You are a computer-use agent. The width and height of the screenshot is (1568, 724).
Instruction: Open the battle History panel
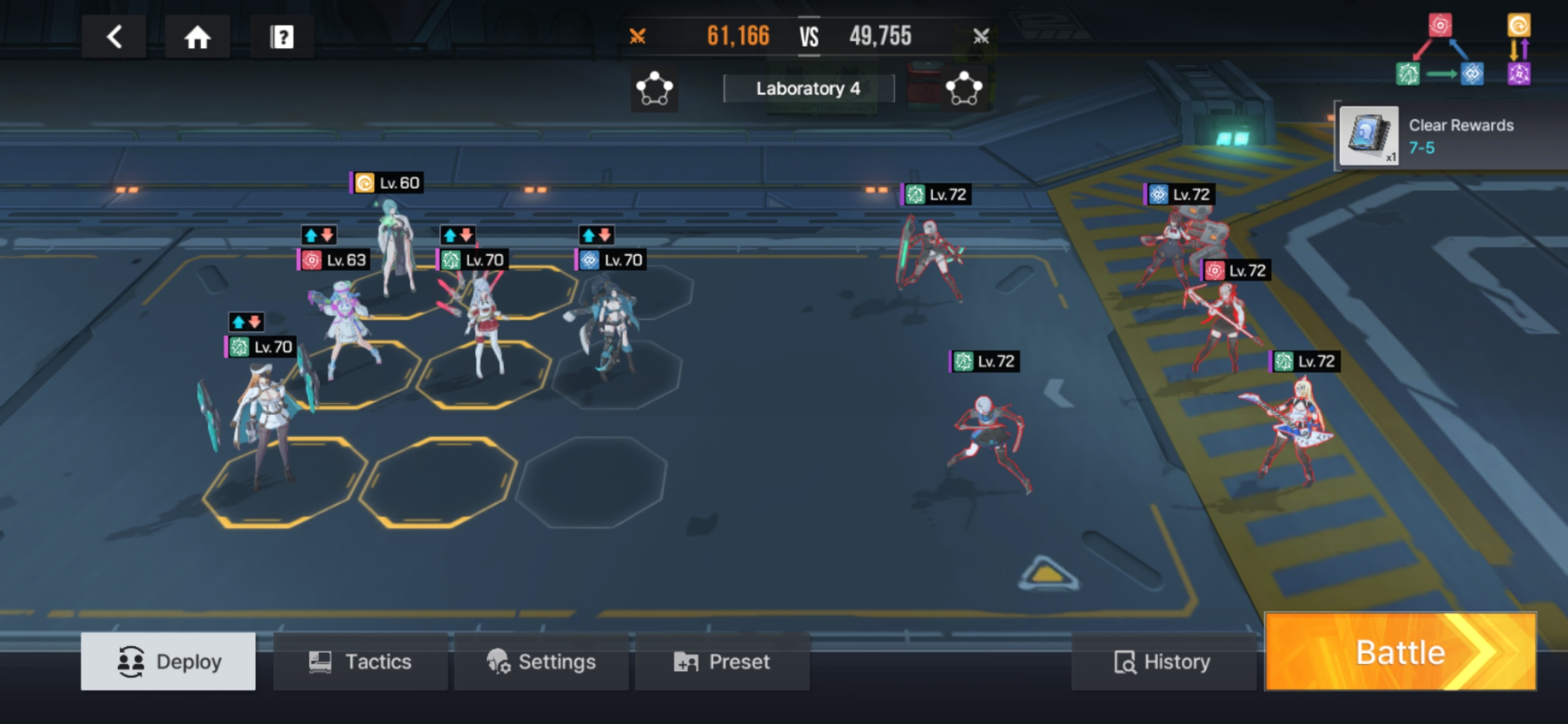click(x=1163, y=662)
